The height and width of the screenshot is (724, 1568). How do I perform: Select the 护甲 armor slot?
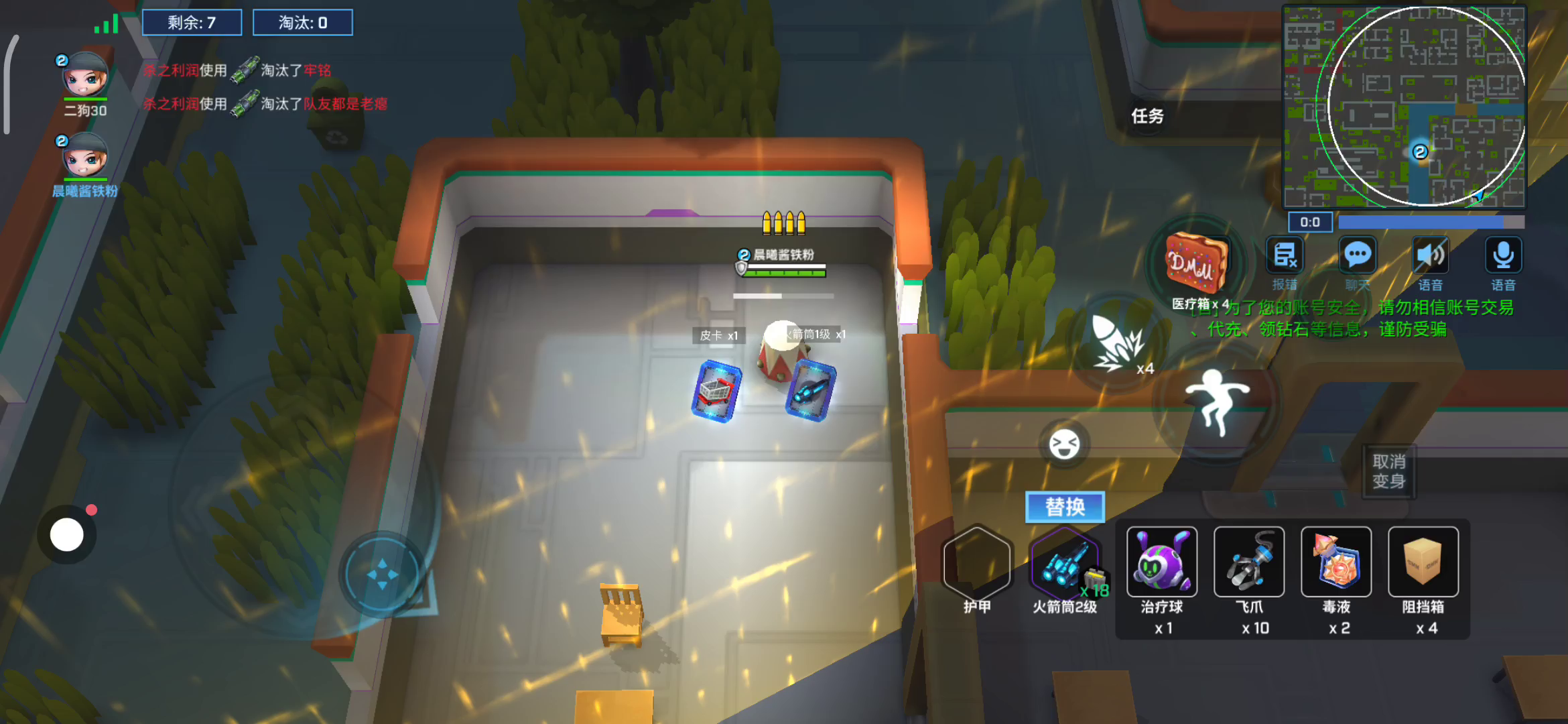click(x=977, y=564)
